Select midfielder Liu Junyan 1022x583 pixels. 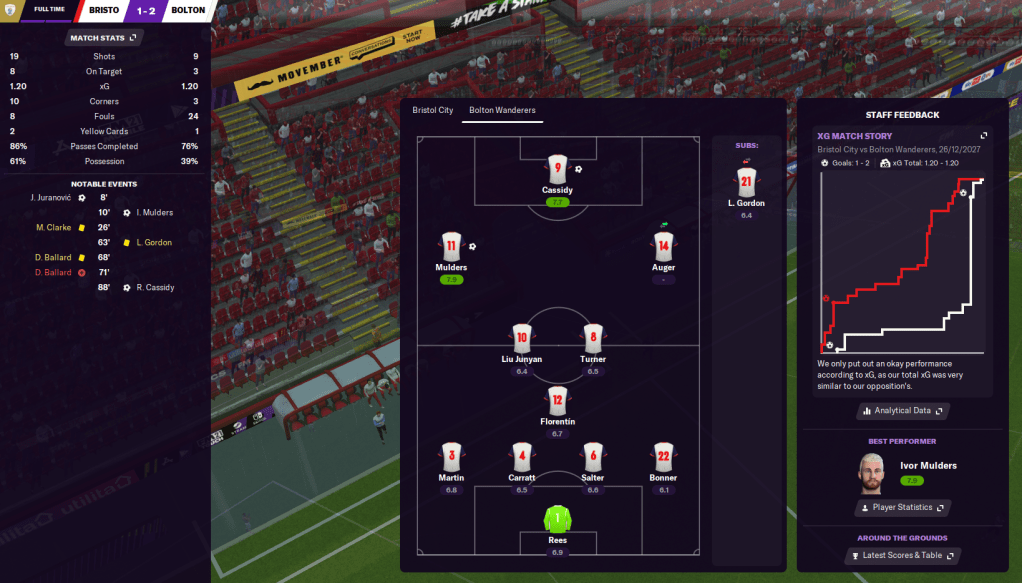pos(521,338)
